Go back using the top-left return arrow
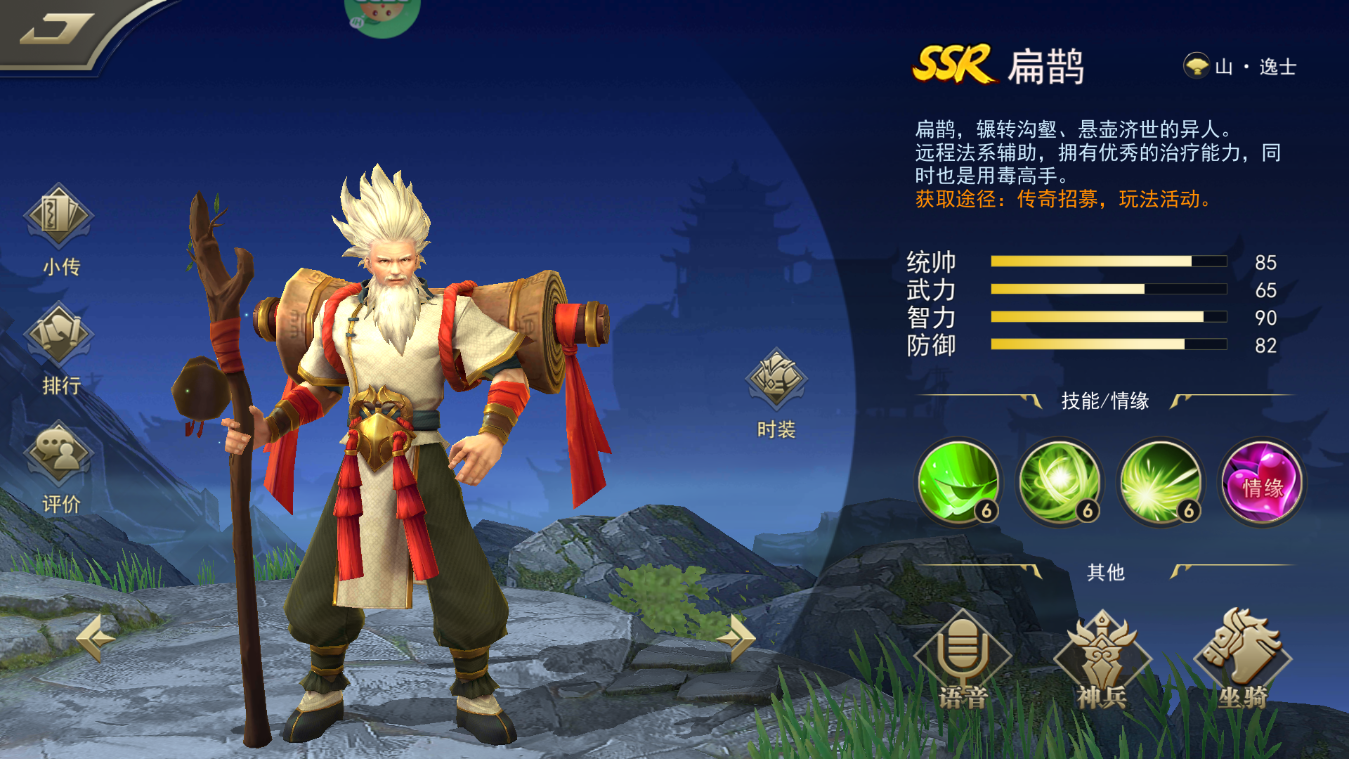The image size is (1349, 759). click(x=57, y=29)
